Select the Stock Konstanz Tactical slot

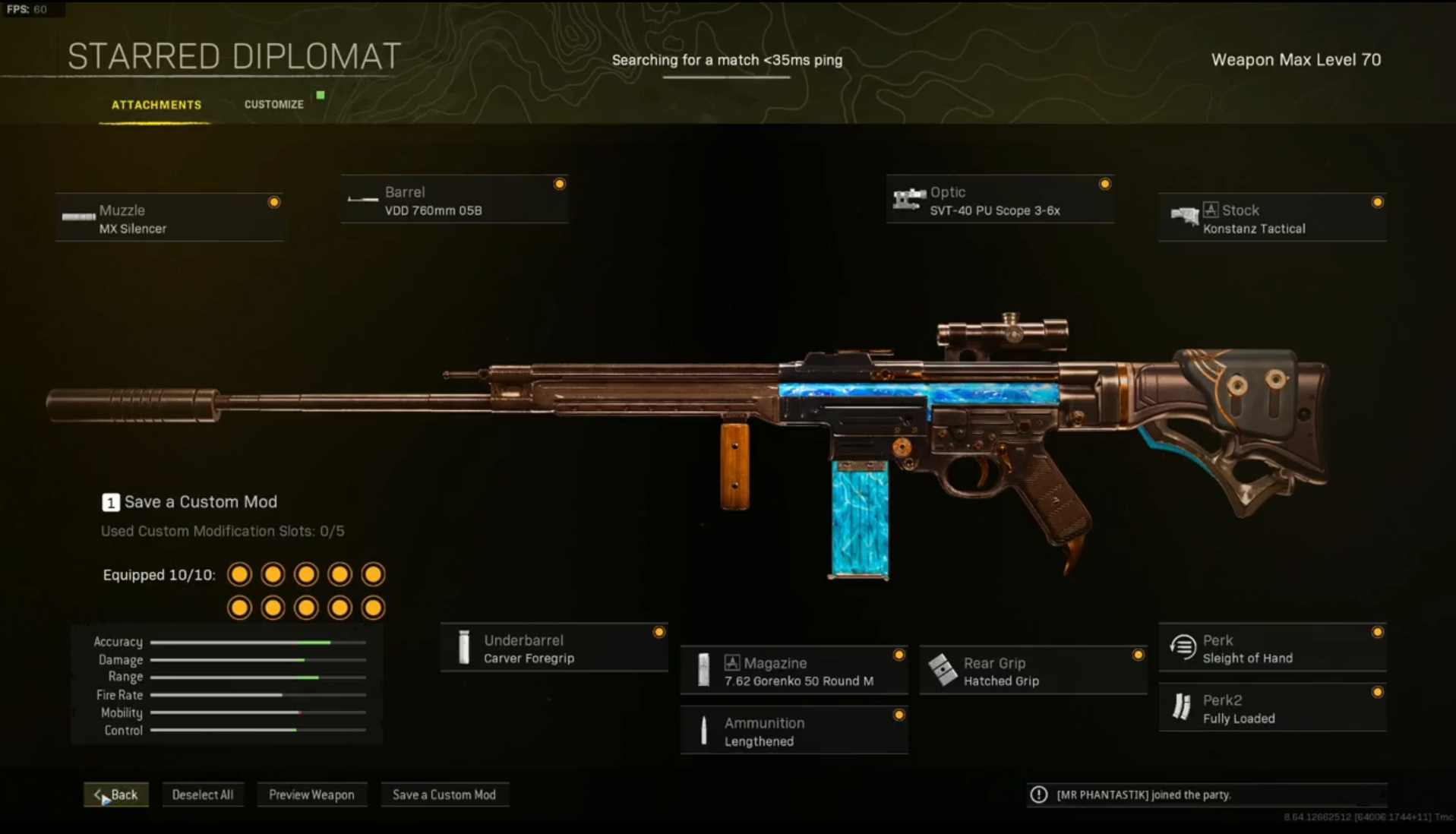point(1272,219)
